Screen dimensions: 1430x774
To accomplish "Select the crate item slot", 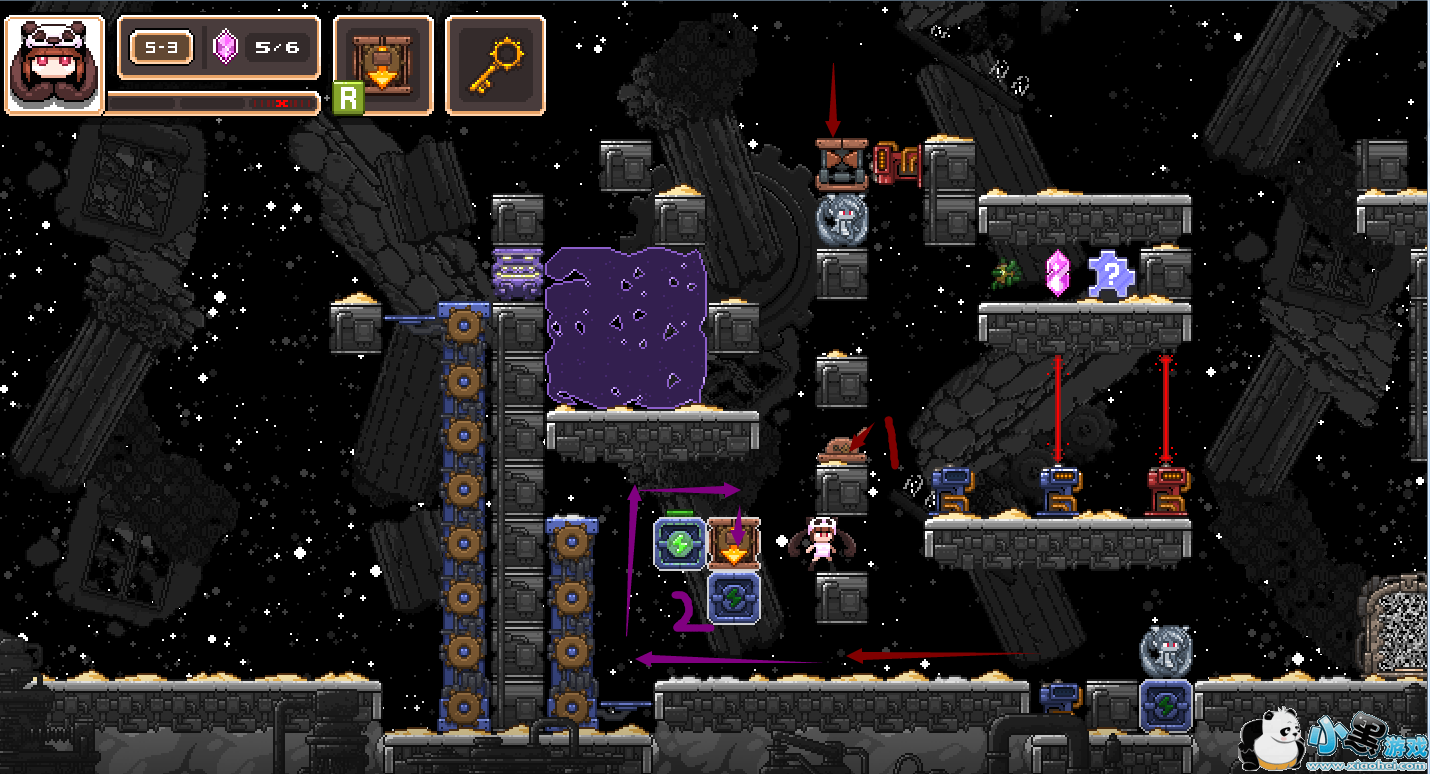I will pos(383,64).
